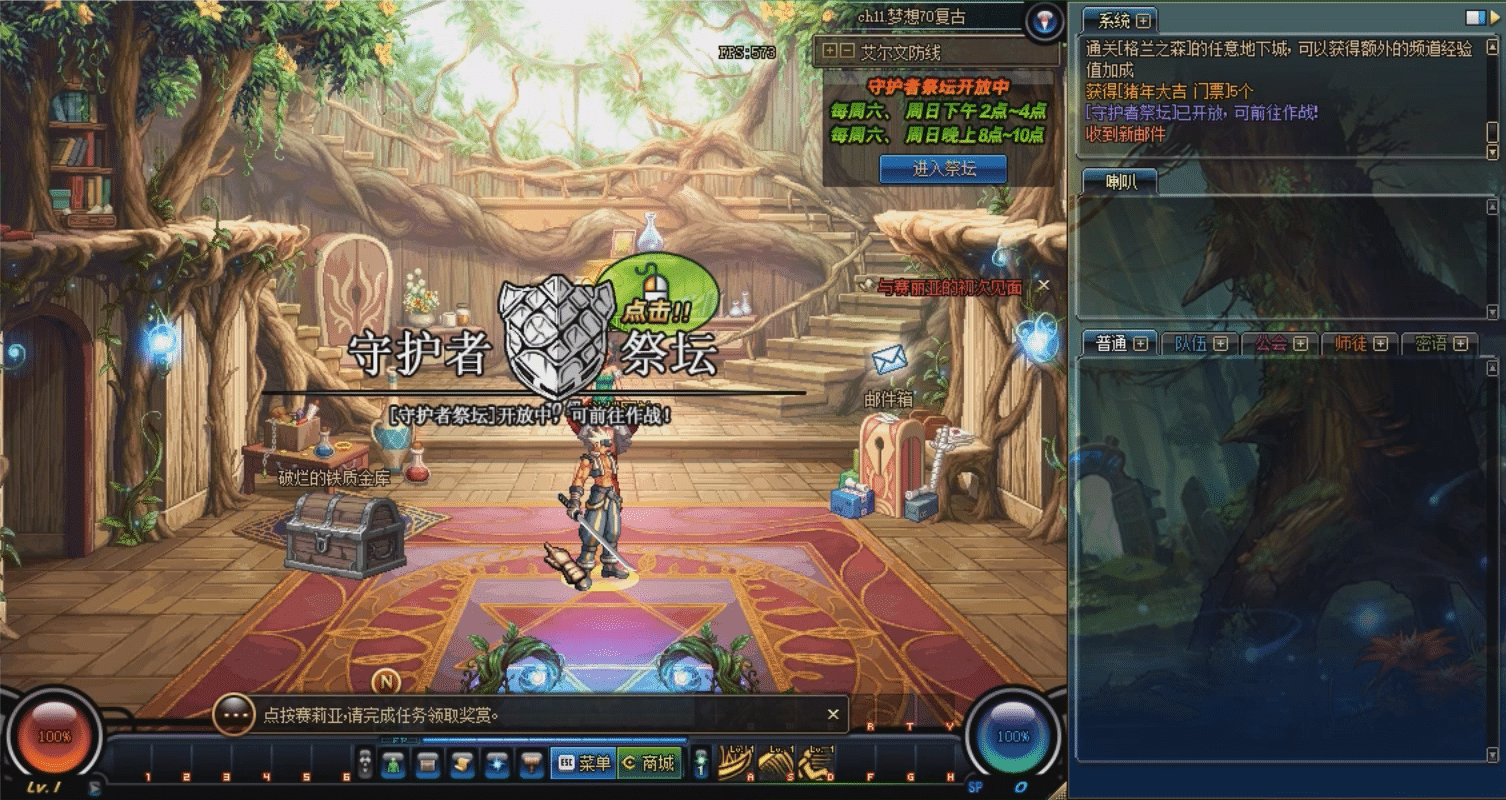Click the 进入祭坛 button to enter the altar
The image size is (1506, 800).
click(x=941, y=169)
